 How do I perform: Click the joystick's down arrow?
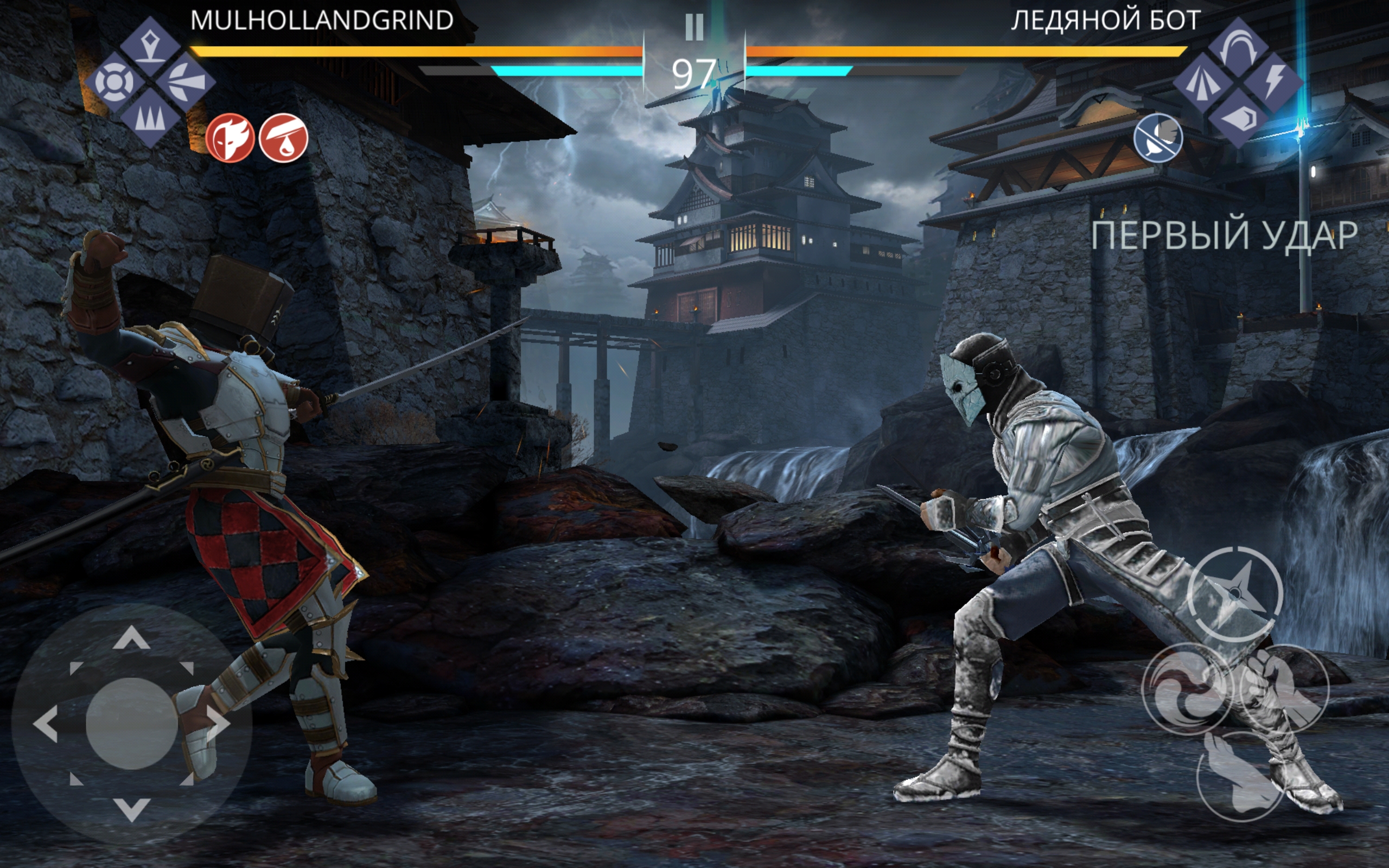click(x=131, y=808)
